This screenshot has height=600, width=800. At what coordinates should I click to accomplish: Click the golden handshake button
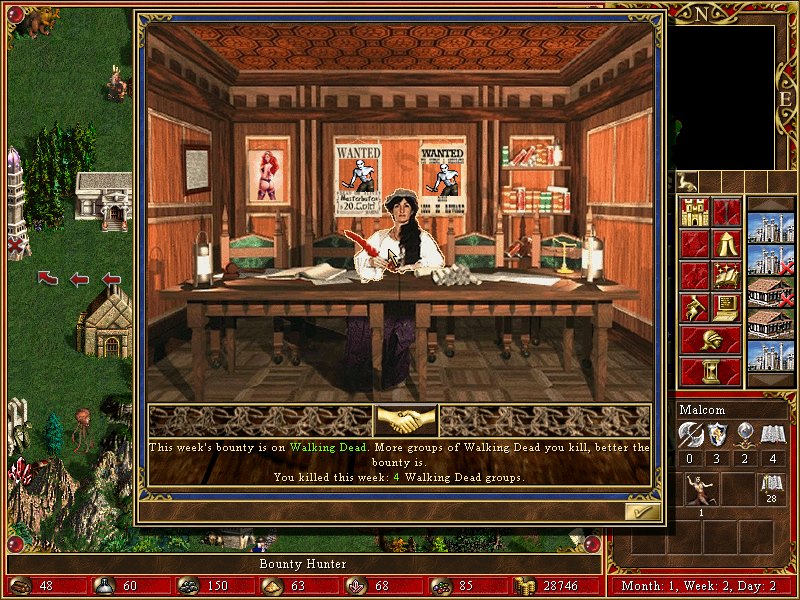tap(405, 420)
